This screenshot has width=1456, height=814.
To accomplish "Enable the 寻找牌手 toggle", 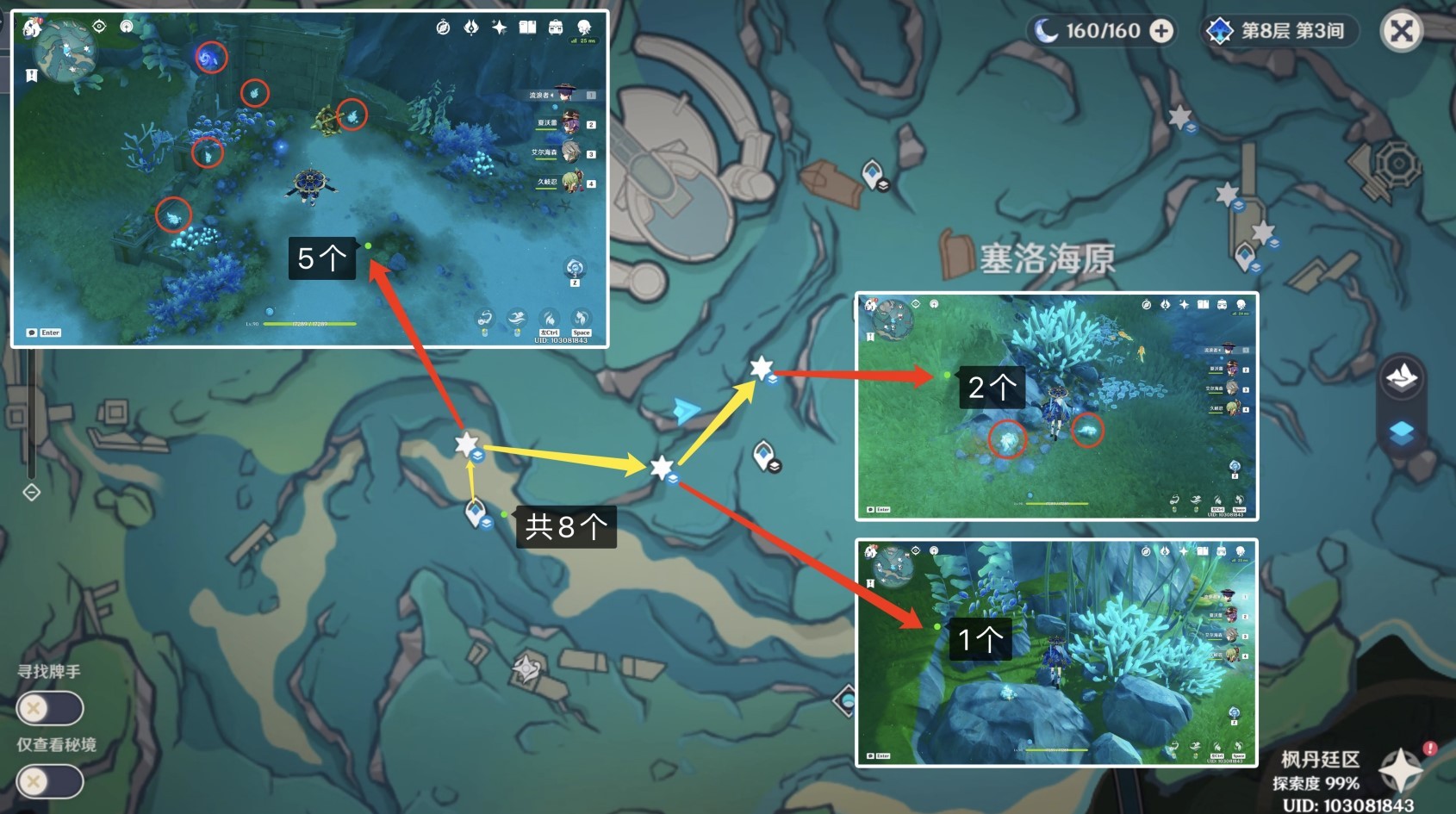I will [50, 708].
